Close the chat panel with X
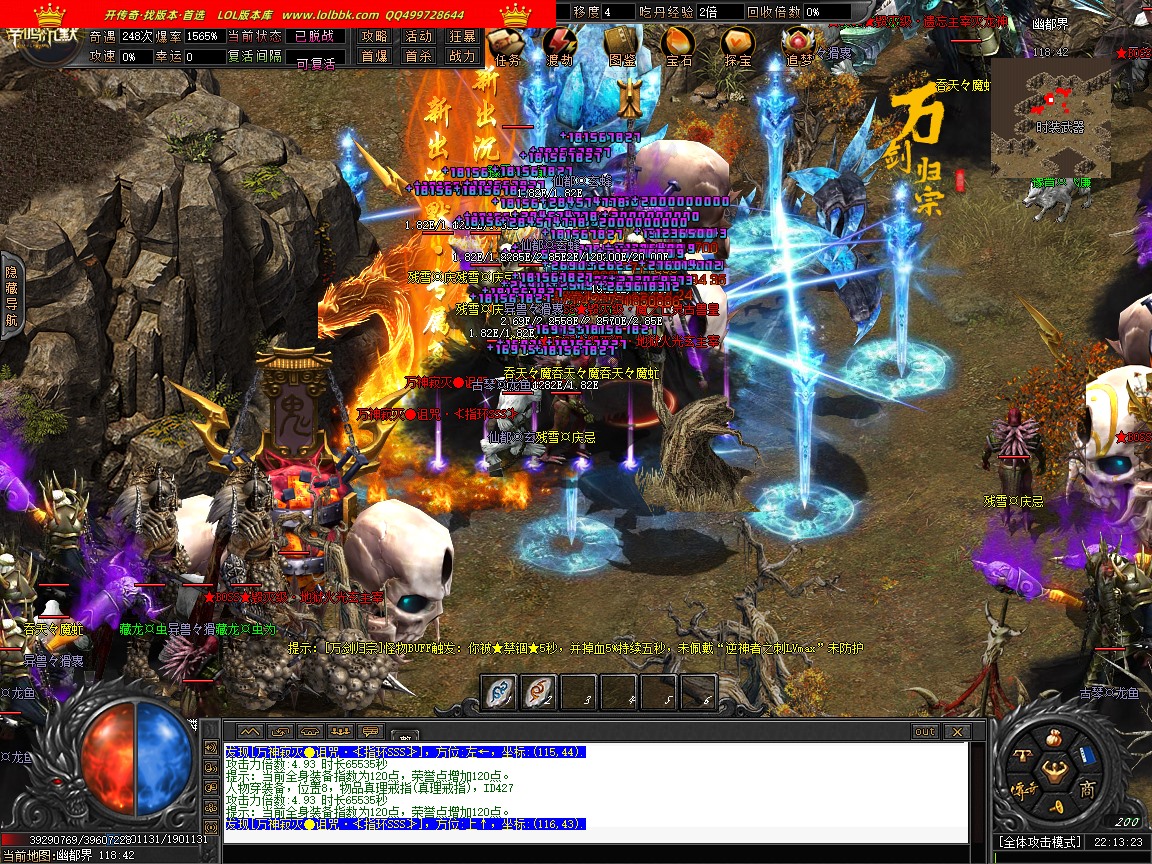This screenshot has width=1152, height=864. point(955,732)
